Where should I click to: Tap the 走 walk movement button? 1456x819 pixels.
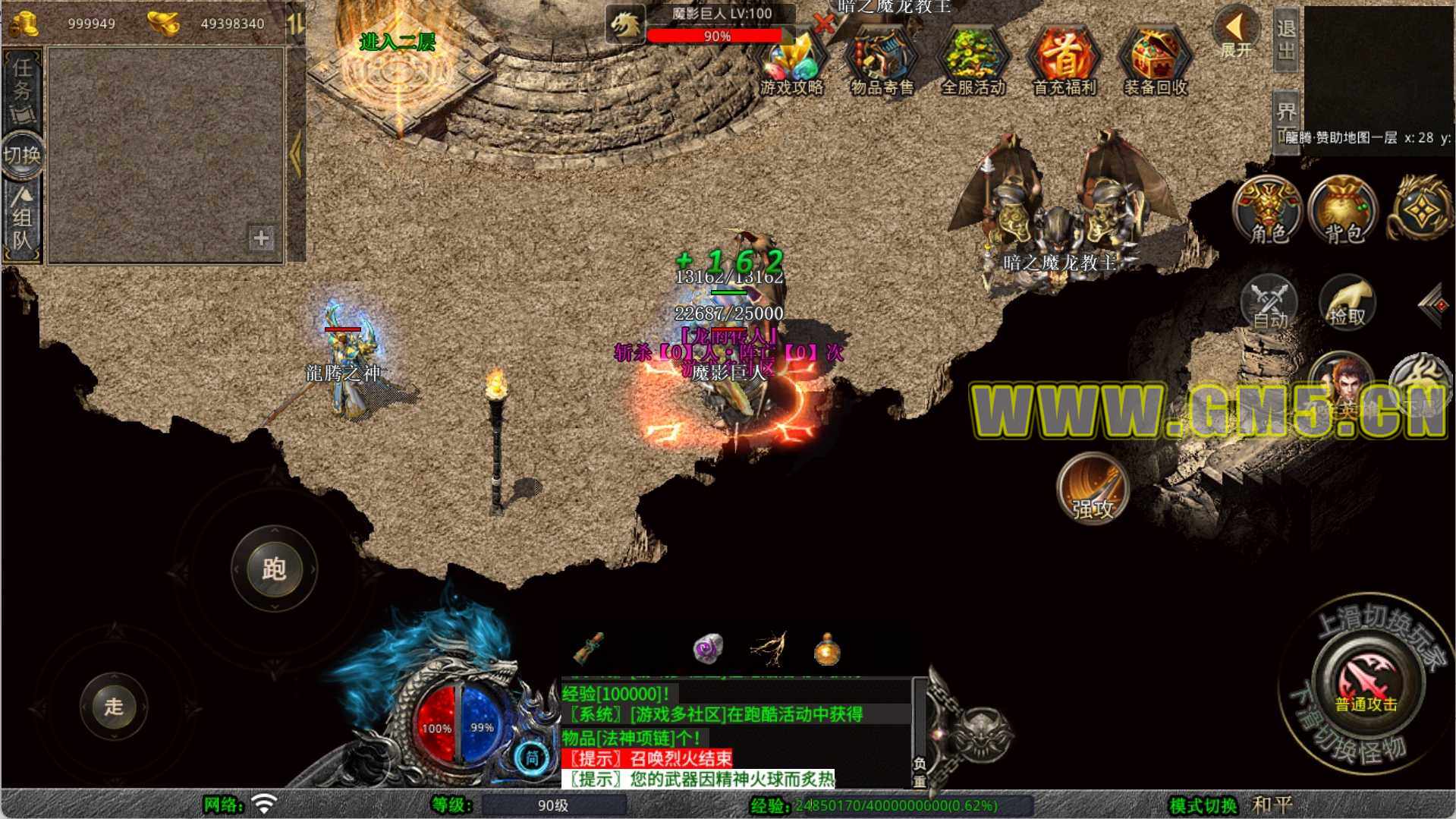(x=114, y=707)
